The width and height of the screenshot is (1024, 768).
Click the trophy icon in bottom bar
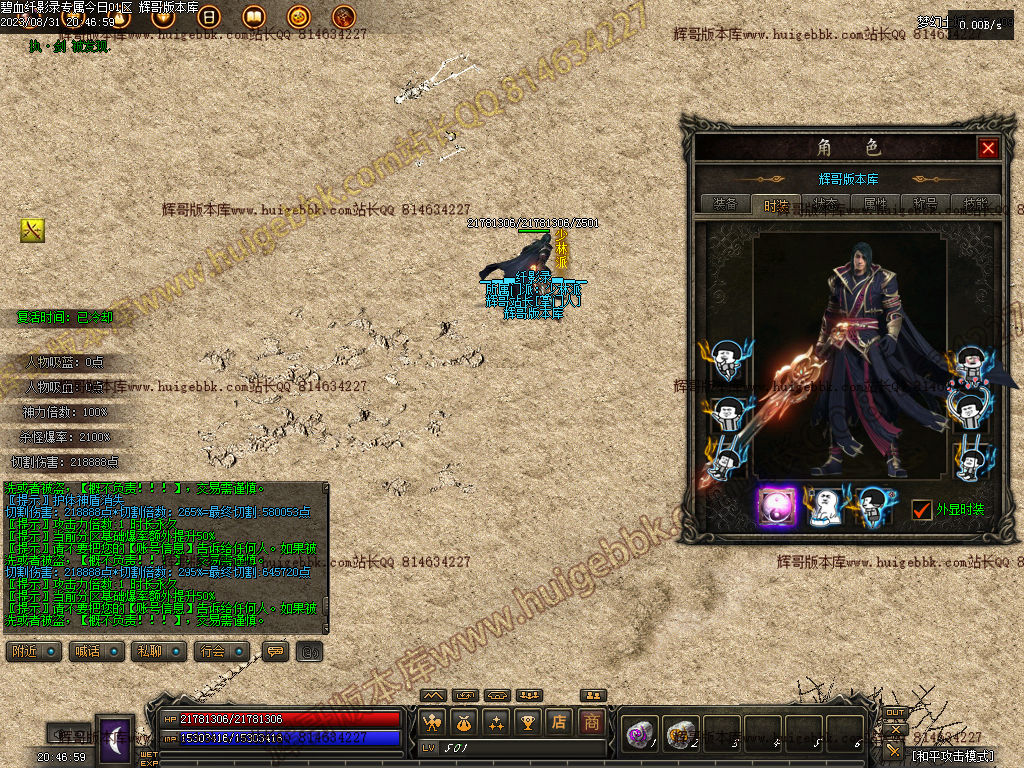[528, 722]
